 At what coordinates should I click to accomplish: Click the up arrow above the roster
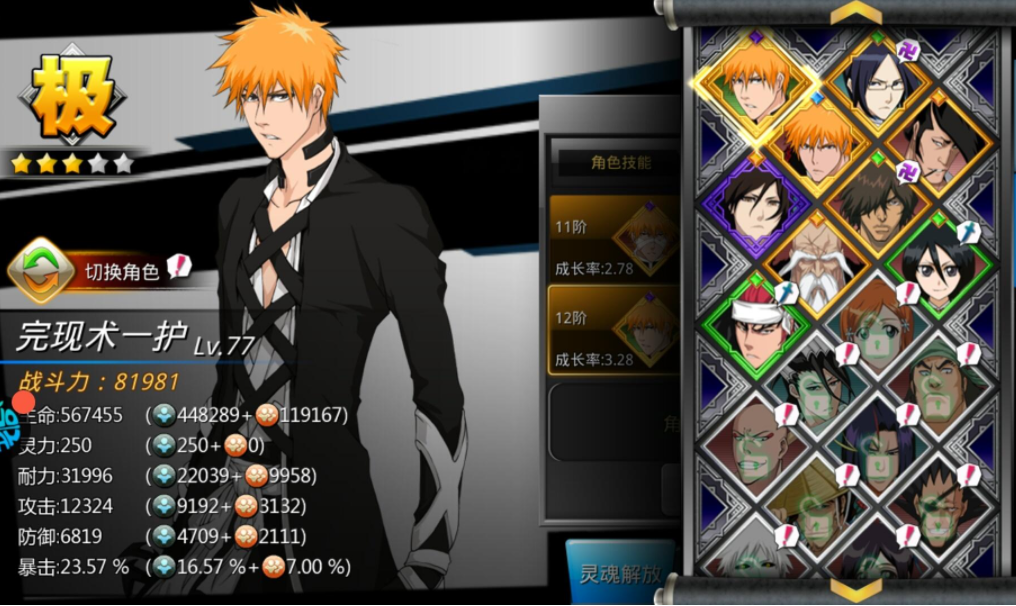[856, 12]
